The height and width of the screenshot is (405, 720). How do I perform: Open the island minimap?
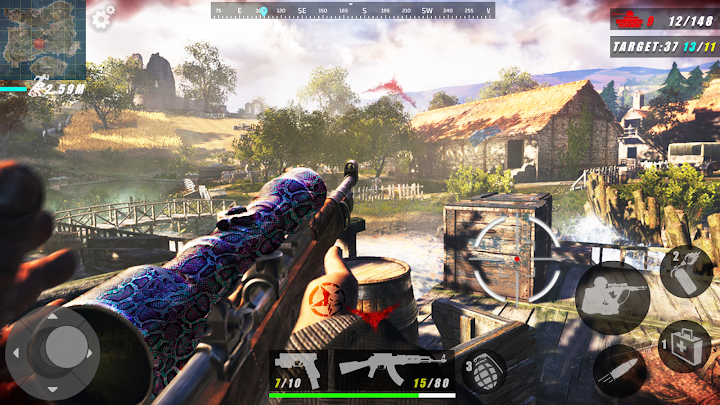pos(42,40)
